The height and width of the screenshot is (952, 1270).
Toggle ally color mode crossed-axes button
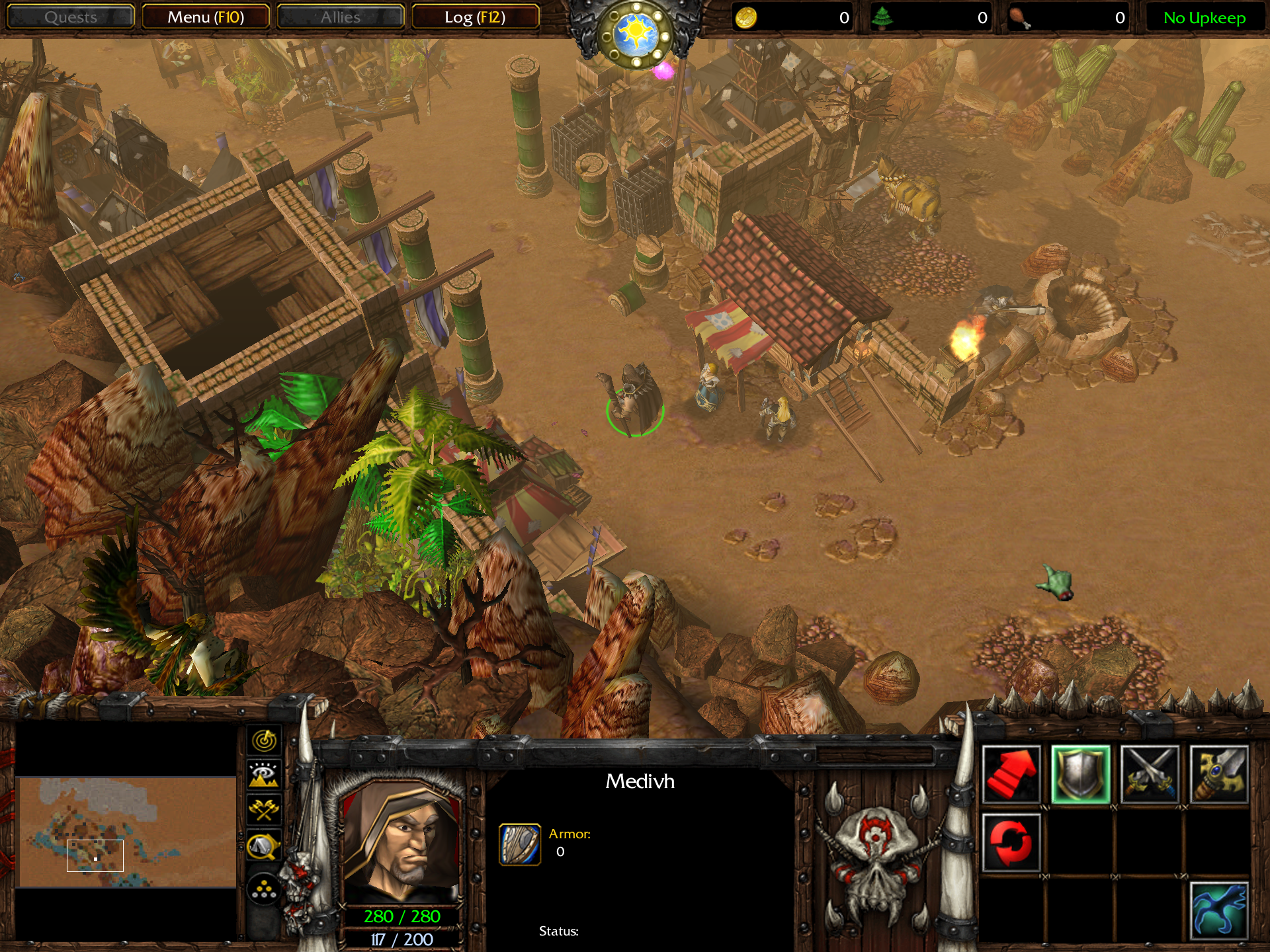coord(264,810)
